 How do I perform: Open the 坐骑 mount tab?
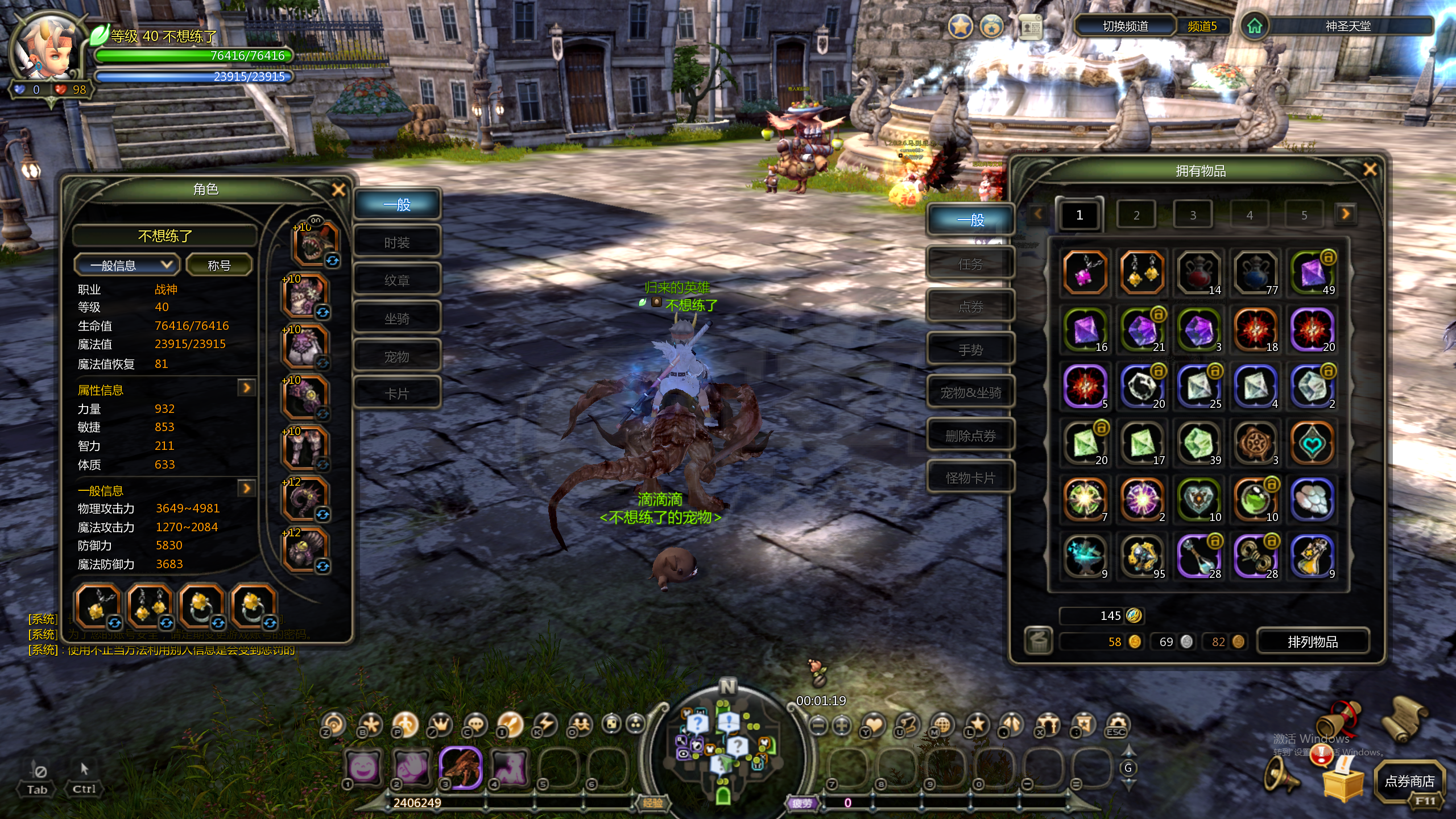(397, 318)
